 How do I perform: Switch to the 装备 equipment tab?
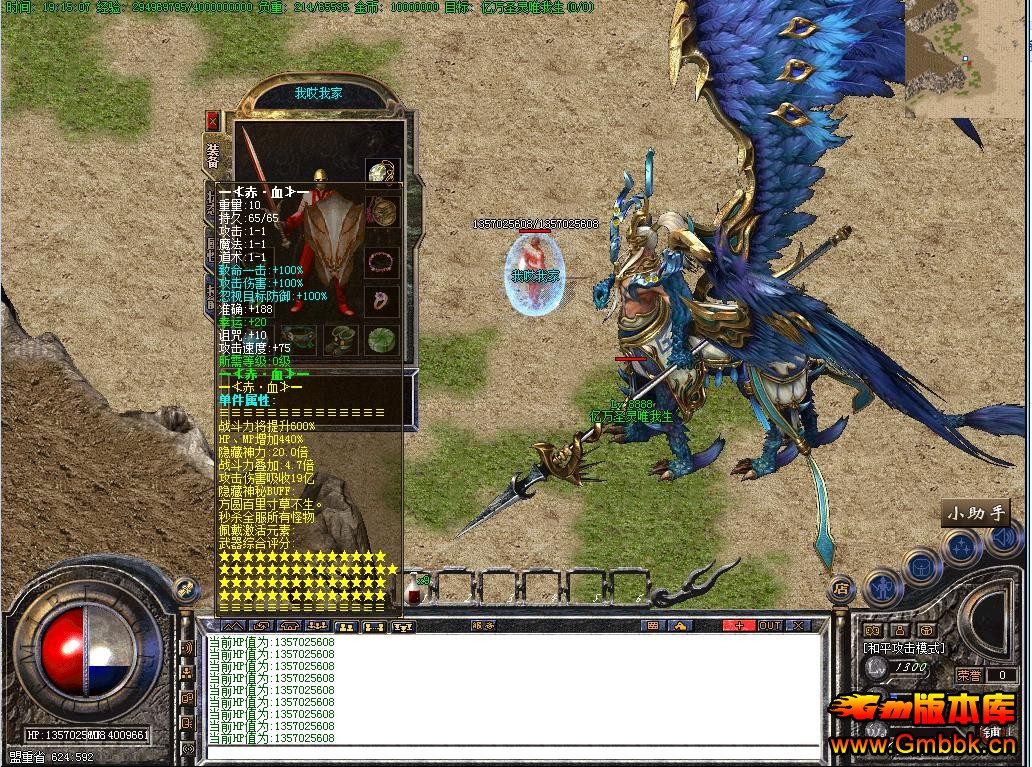tap(214, 155)
